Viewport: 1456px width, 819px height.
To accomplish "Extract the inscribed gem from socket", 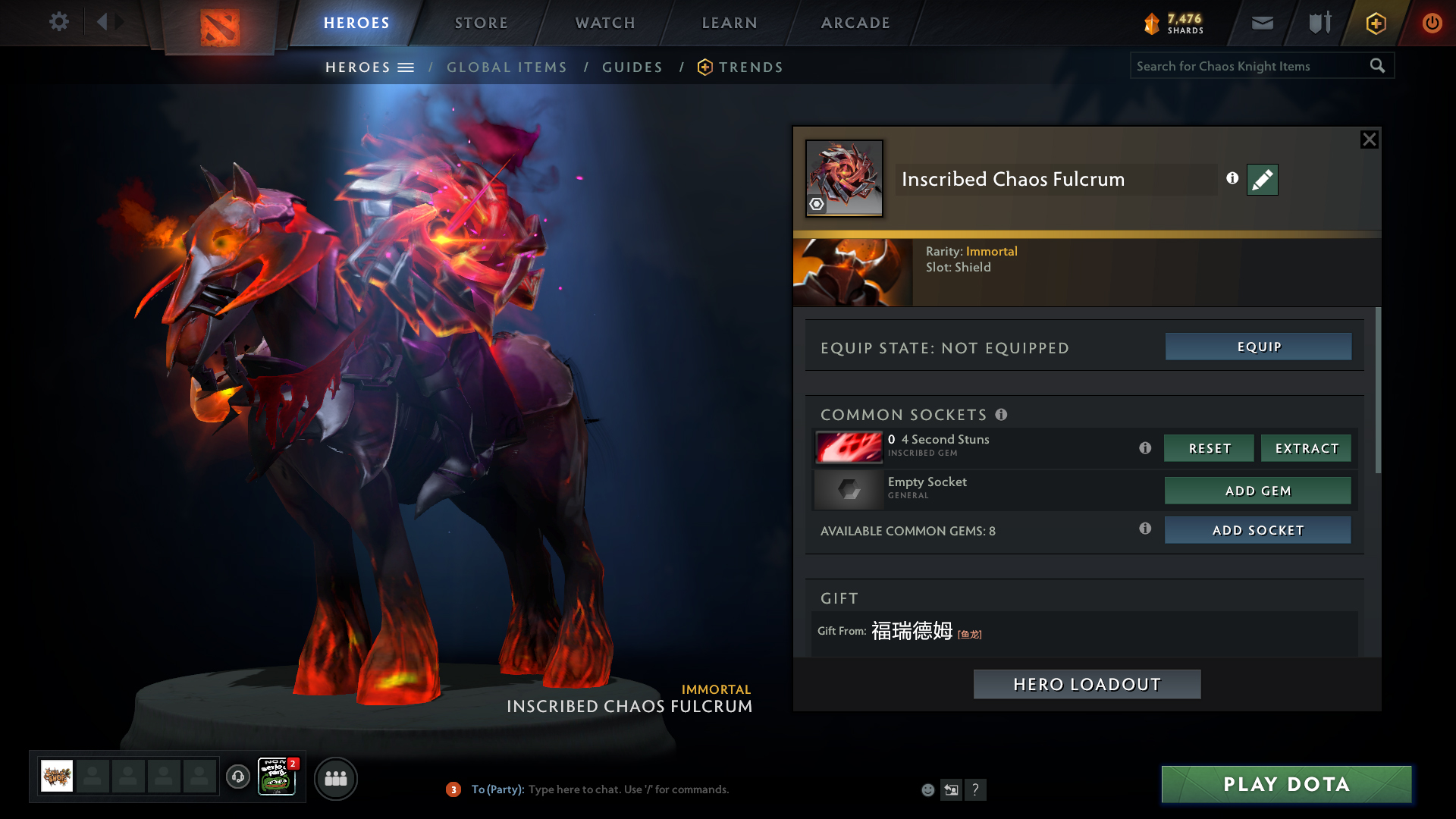I will (1306, 448).
